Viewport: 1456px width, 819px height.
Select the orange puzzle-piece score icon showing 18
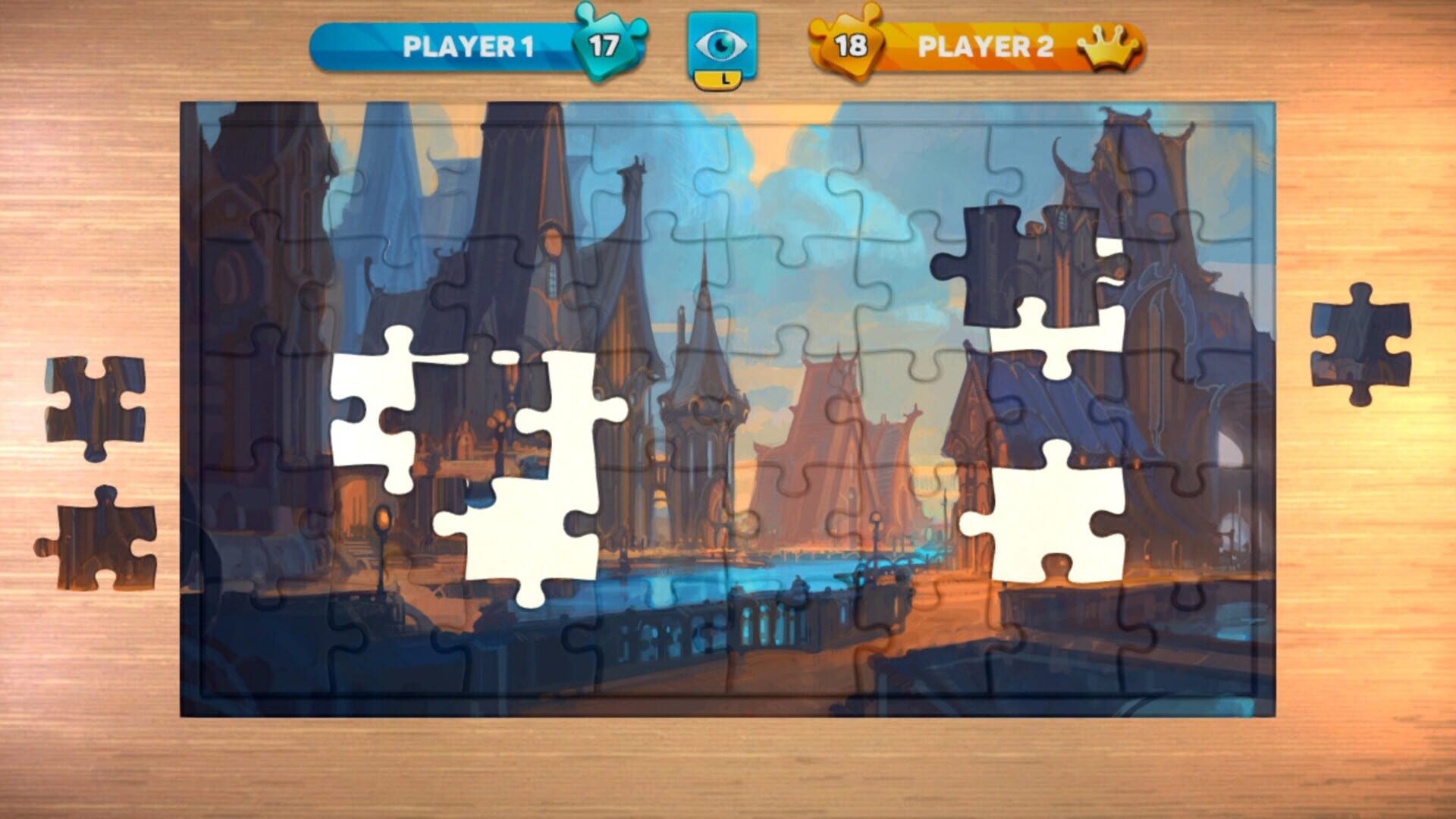851,44
